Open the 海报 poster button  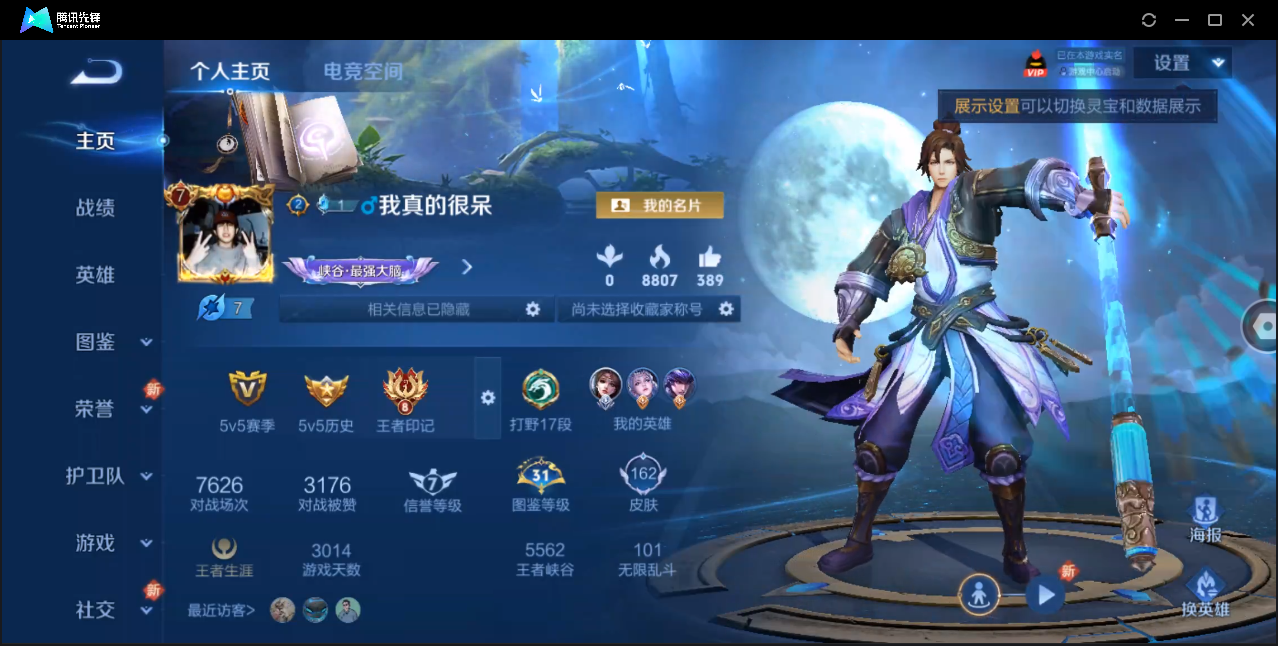(x=1205, y=520)
